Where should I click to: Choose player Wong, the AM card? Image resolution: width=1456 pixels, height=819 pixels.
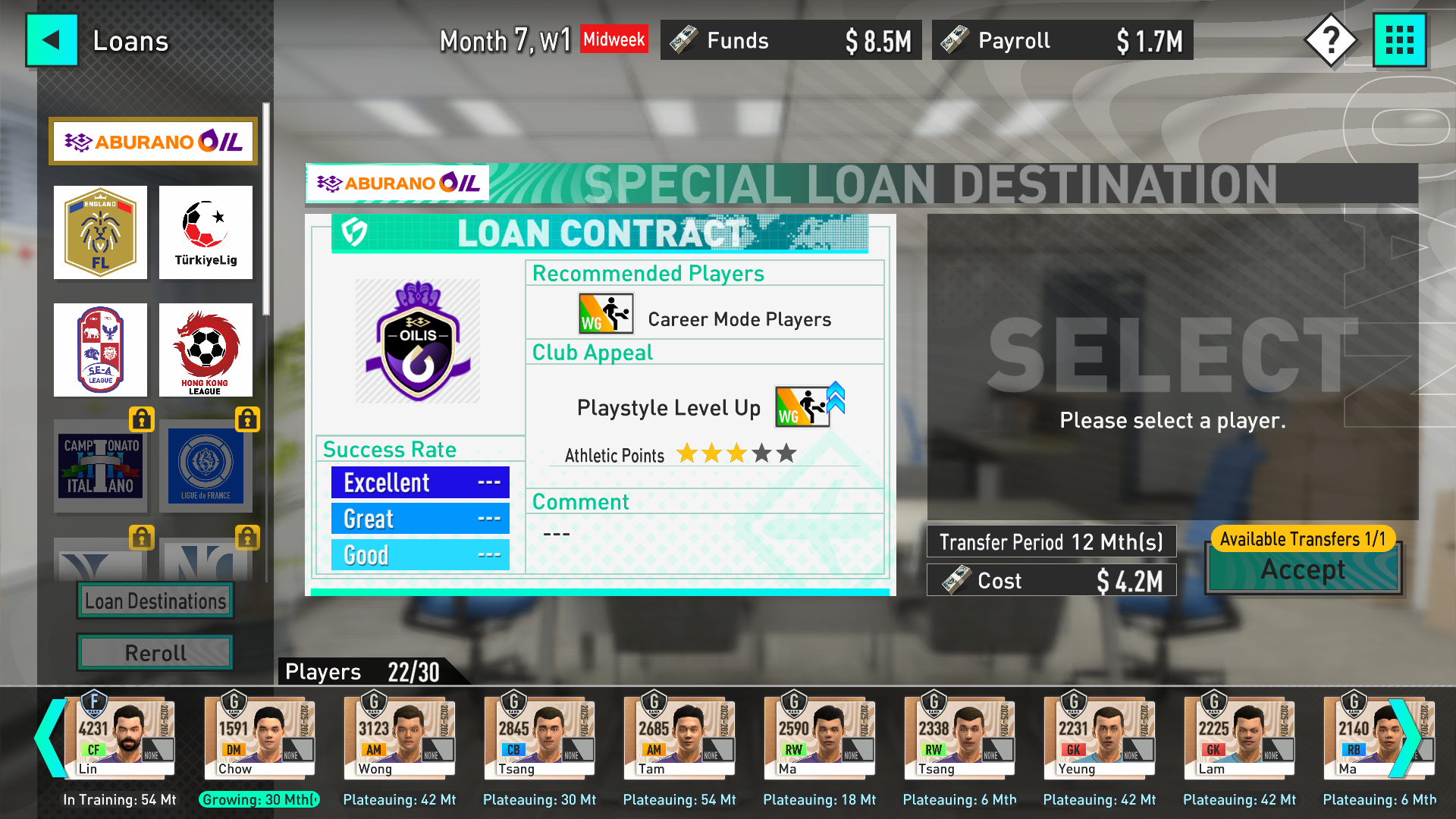tap(400, 737)
